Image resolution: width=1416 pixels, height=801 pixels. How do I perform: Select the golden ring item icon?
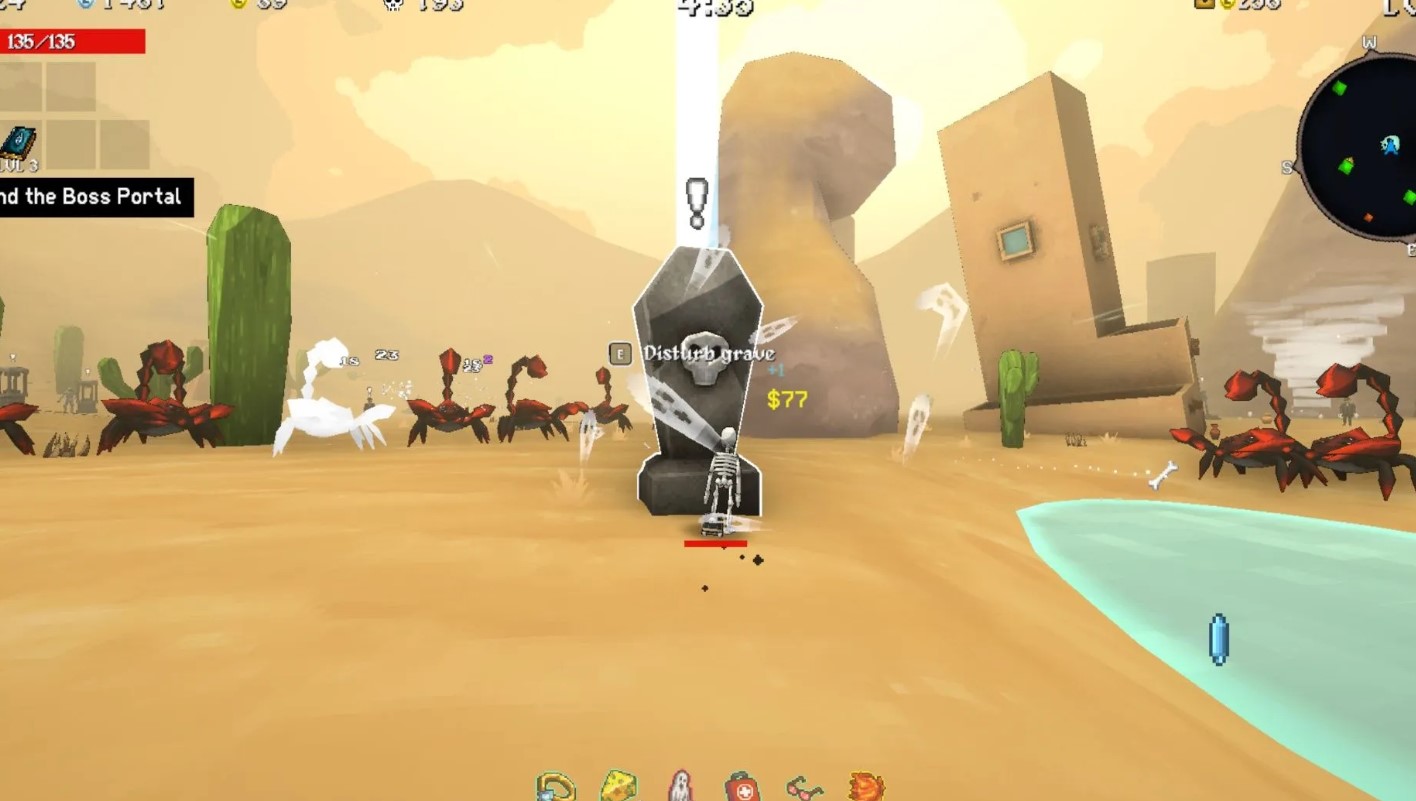[555, 788]
